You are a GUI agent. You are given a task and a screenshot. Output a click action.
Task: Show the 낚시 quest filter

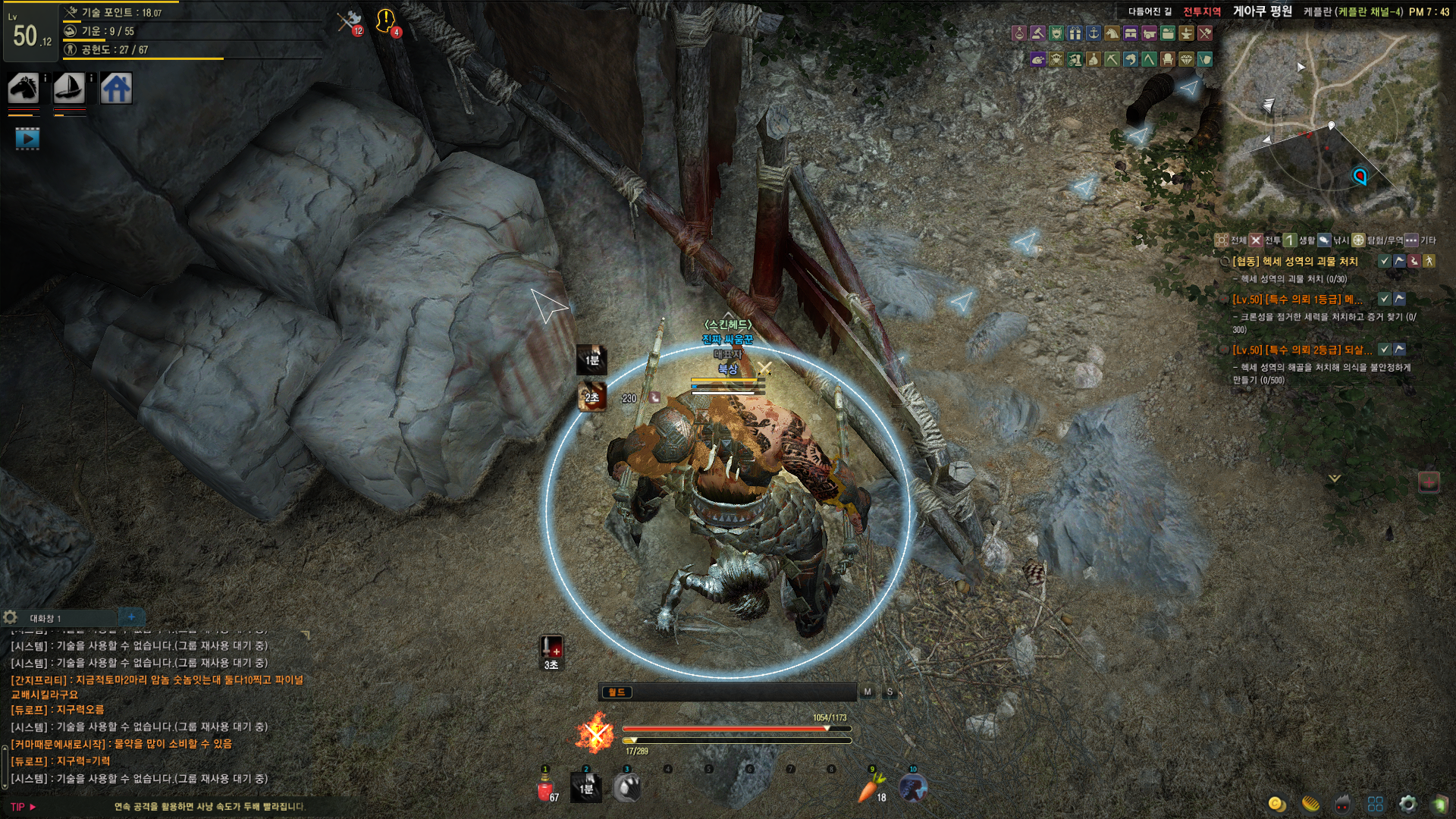[1332, 240]
